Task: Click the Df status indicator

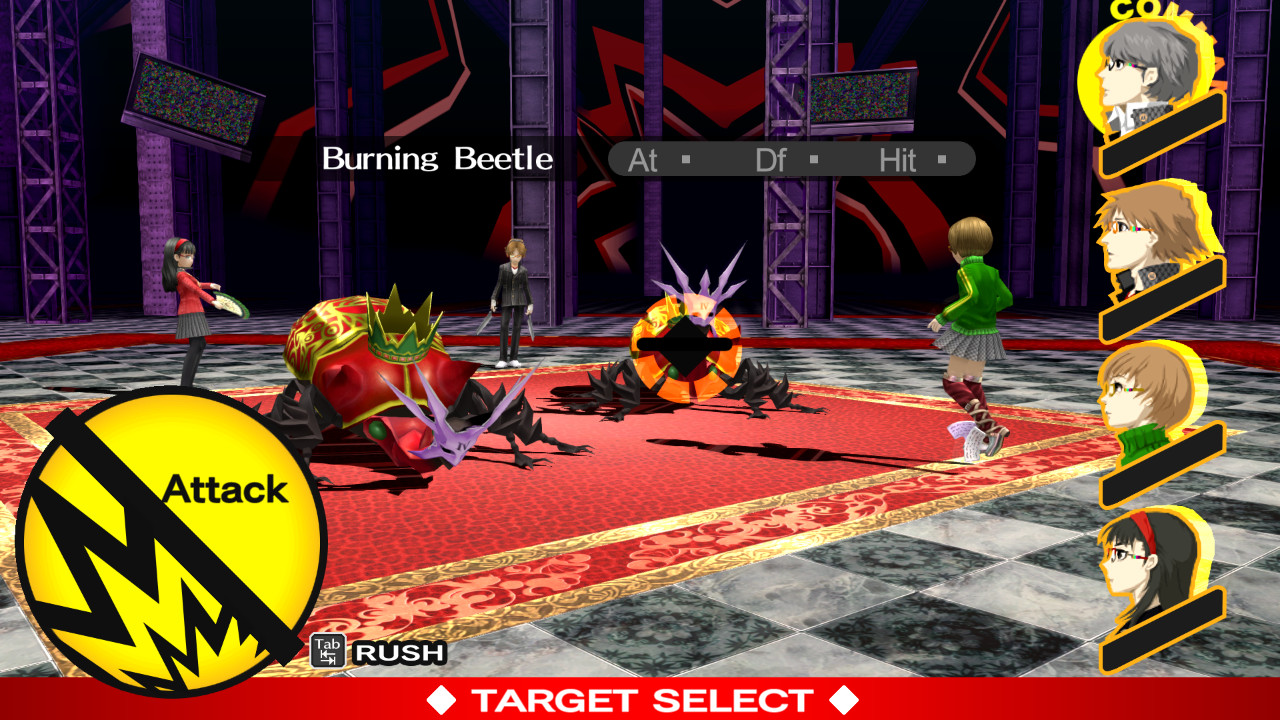Action: [x=771, y=159]
